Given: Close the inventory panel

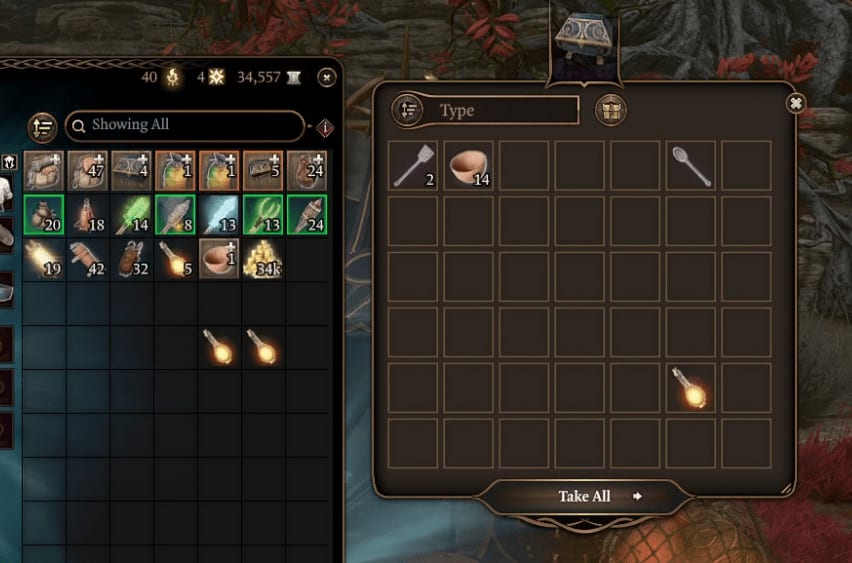Looking at the screenshot, I should tap(326, 77).
